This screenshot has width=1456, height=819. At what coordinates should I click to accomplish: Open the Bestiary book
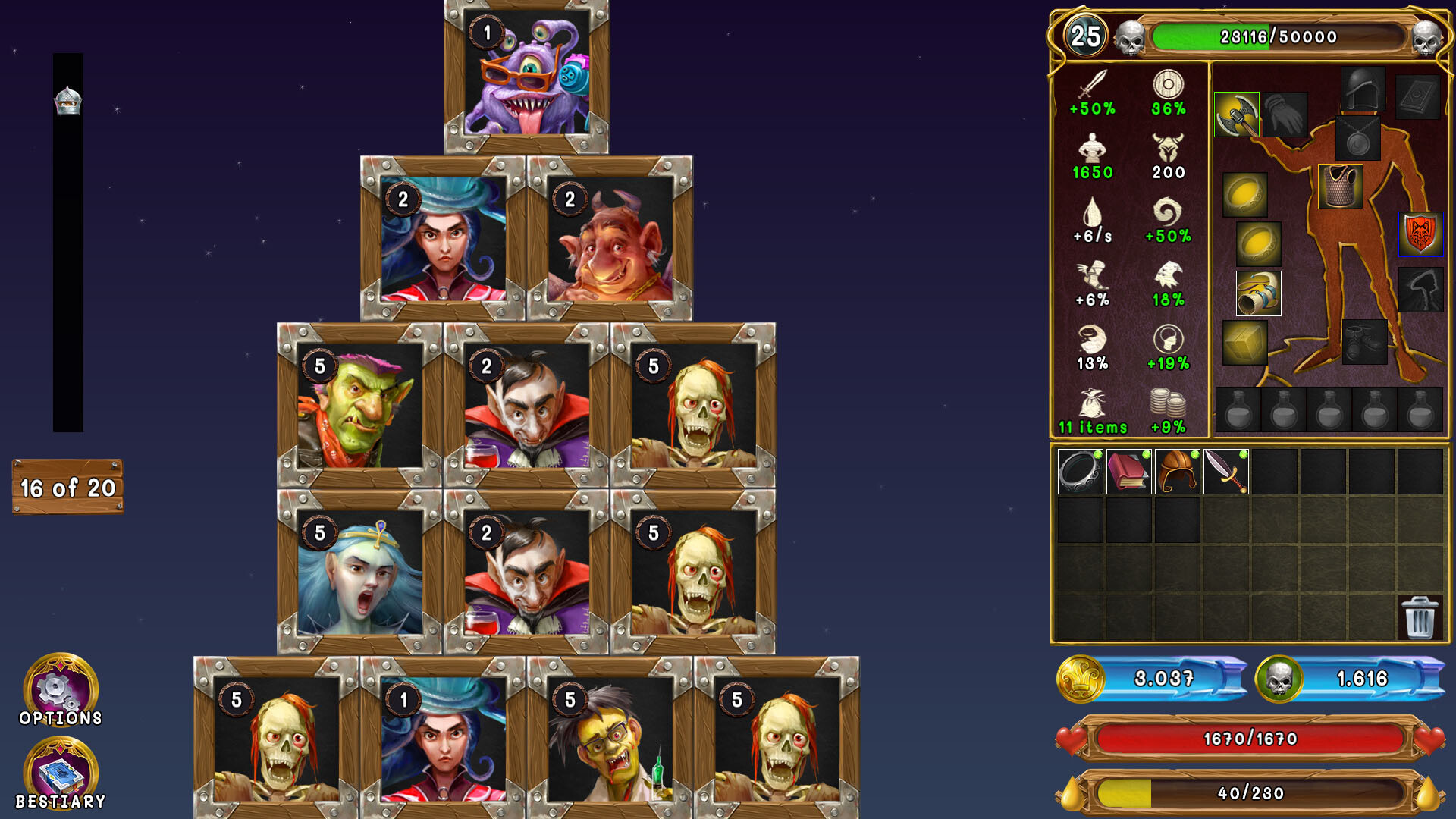click(x=61, y=773)
